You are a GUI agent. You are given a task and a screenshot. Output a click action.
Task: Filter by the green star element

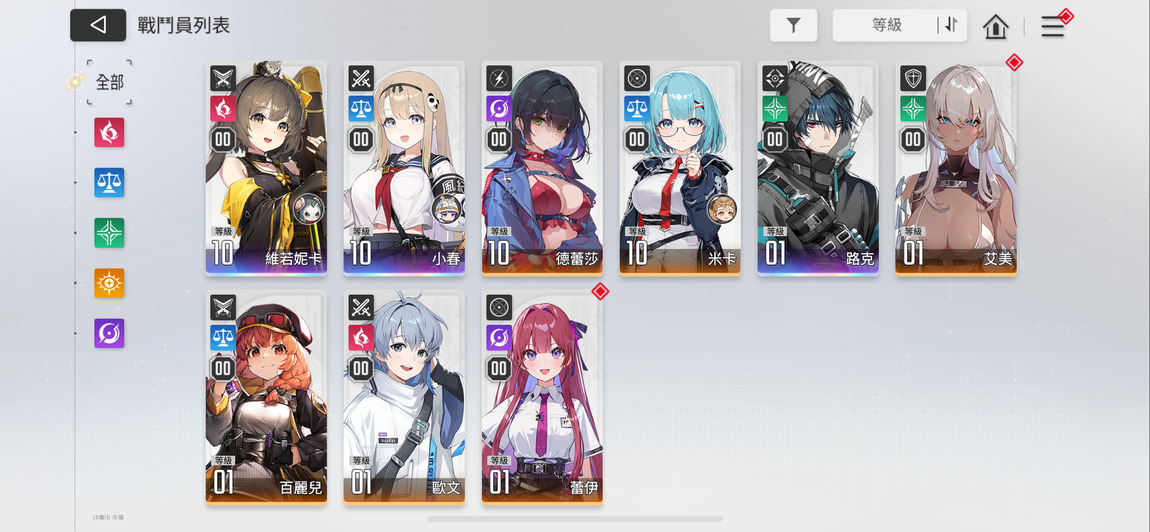point(109,233)
